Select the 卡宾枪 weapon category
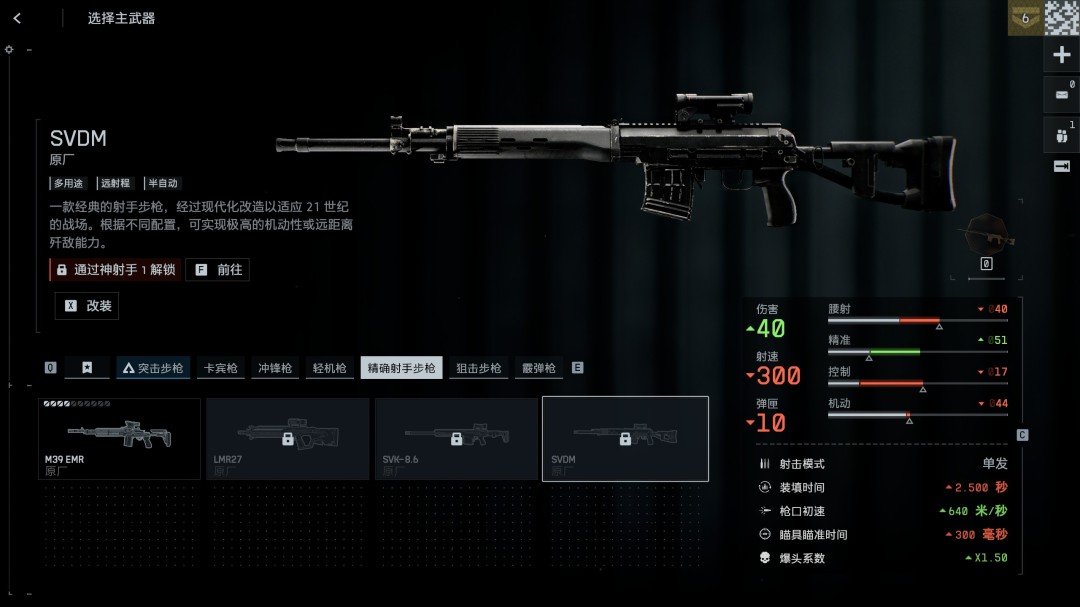1080x607 pixels. click(221, 368)
